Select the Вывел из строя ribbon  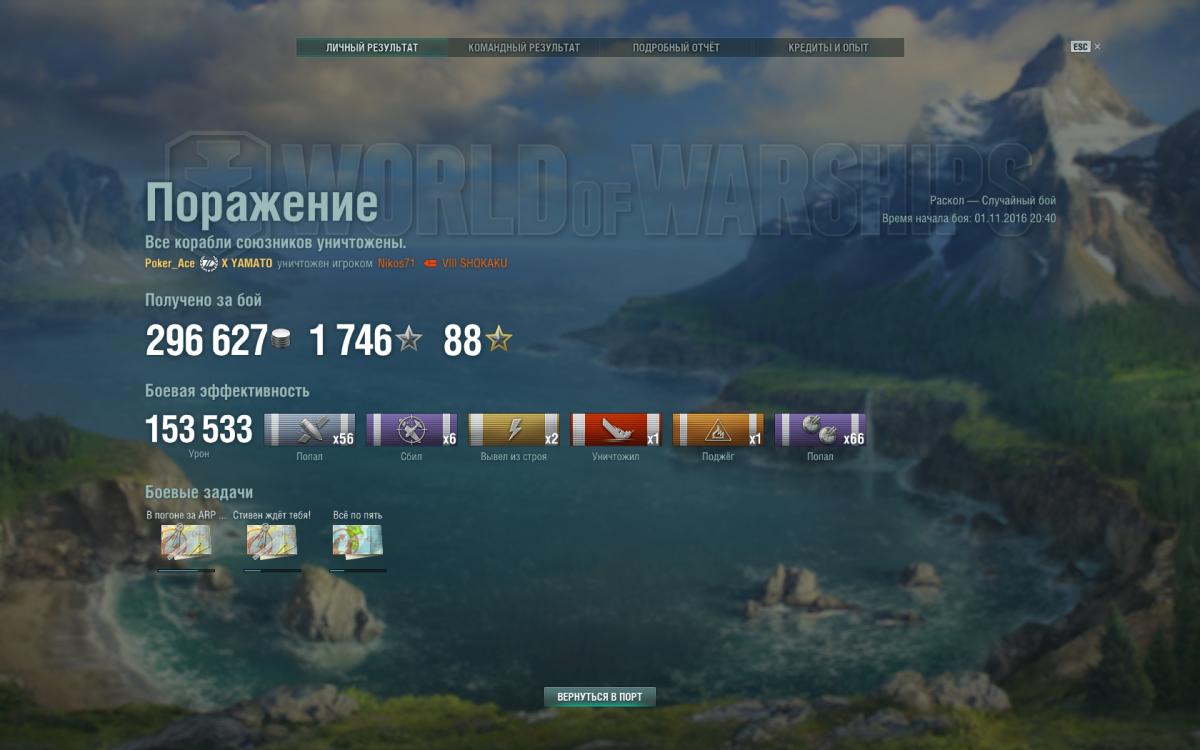(x=514, y=430)
